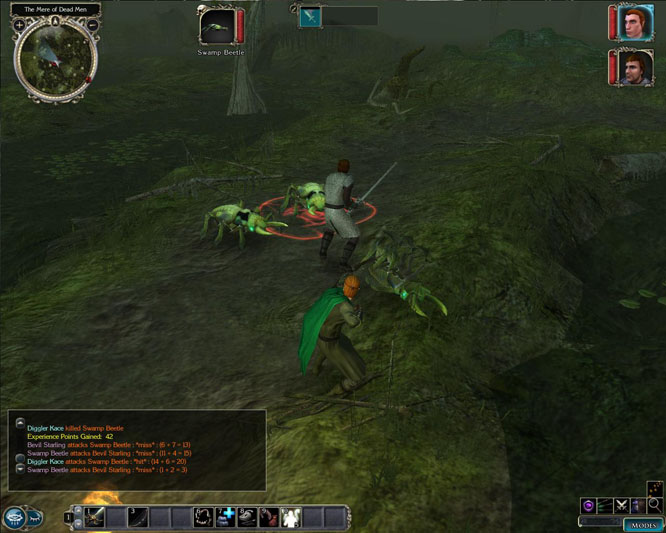Viewport: 666px width, 533px height.
Task: Activate the magnifying glass search mode
Action: point(654,507)
